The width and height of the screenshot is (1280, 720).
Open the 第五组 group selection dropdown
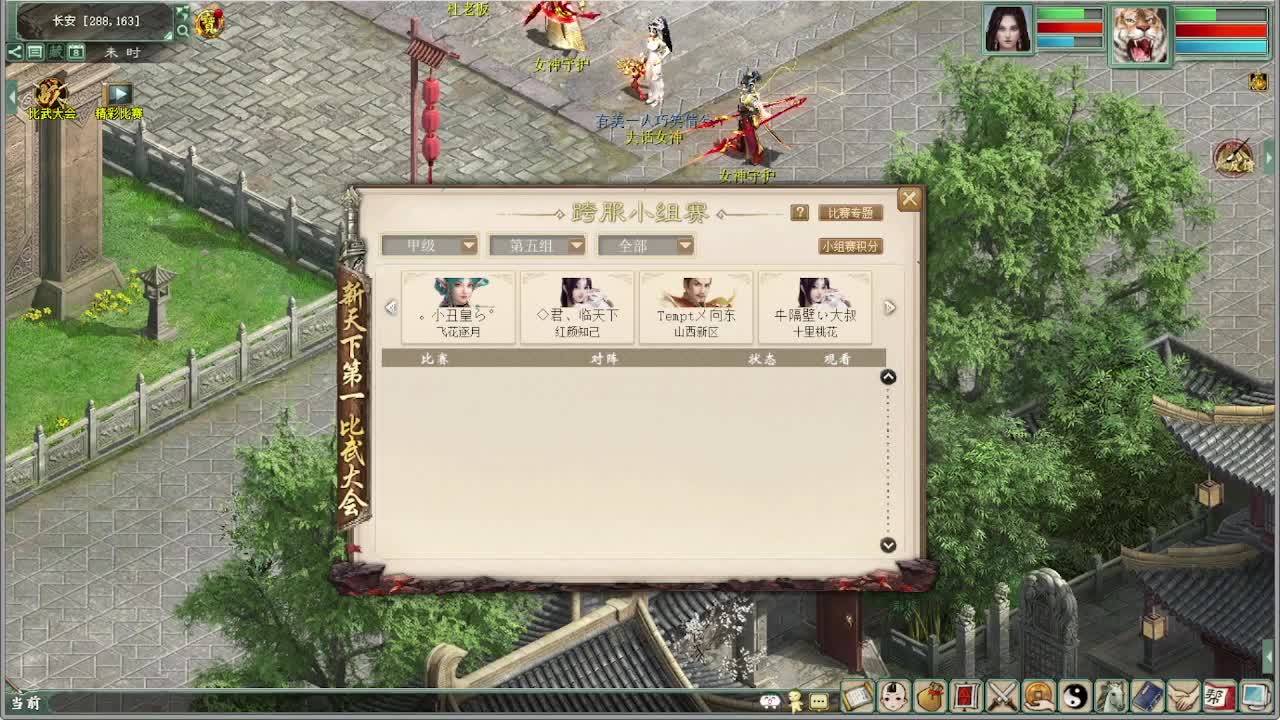537,245
